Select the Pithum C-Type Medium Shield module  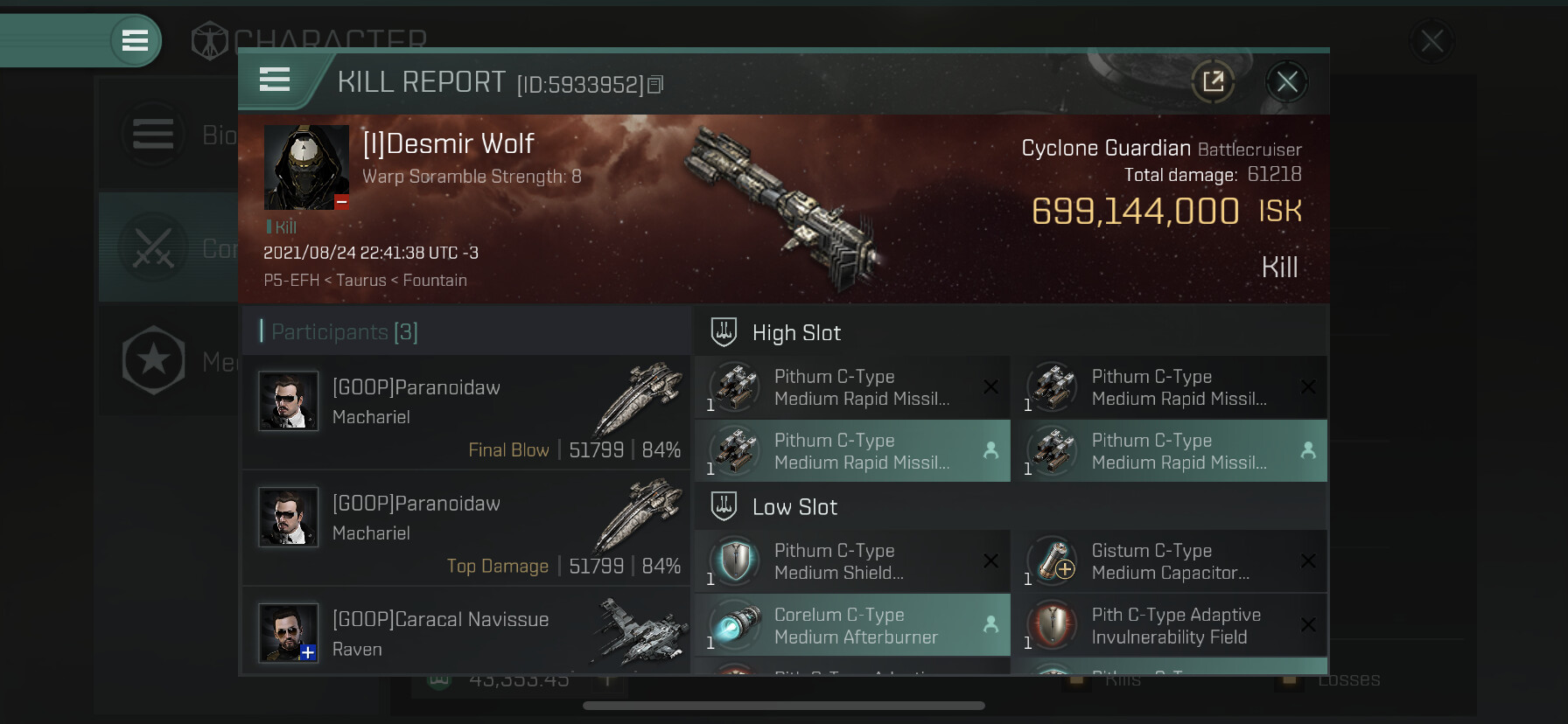point(851,561)
